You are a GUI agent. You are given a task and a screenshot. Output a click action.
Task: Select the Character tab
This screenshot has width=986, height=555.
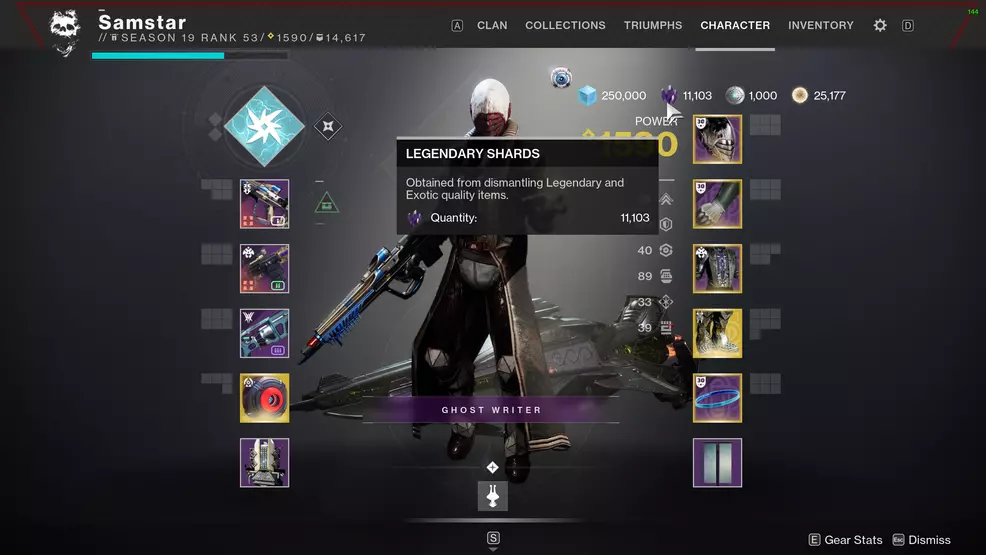[735, 25]
